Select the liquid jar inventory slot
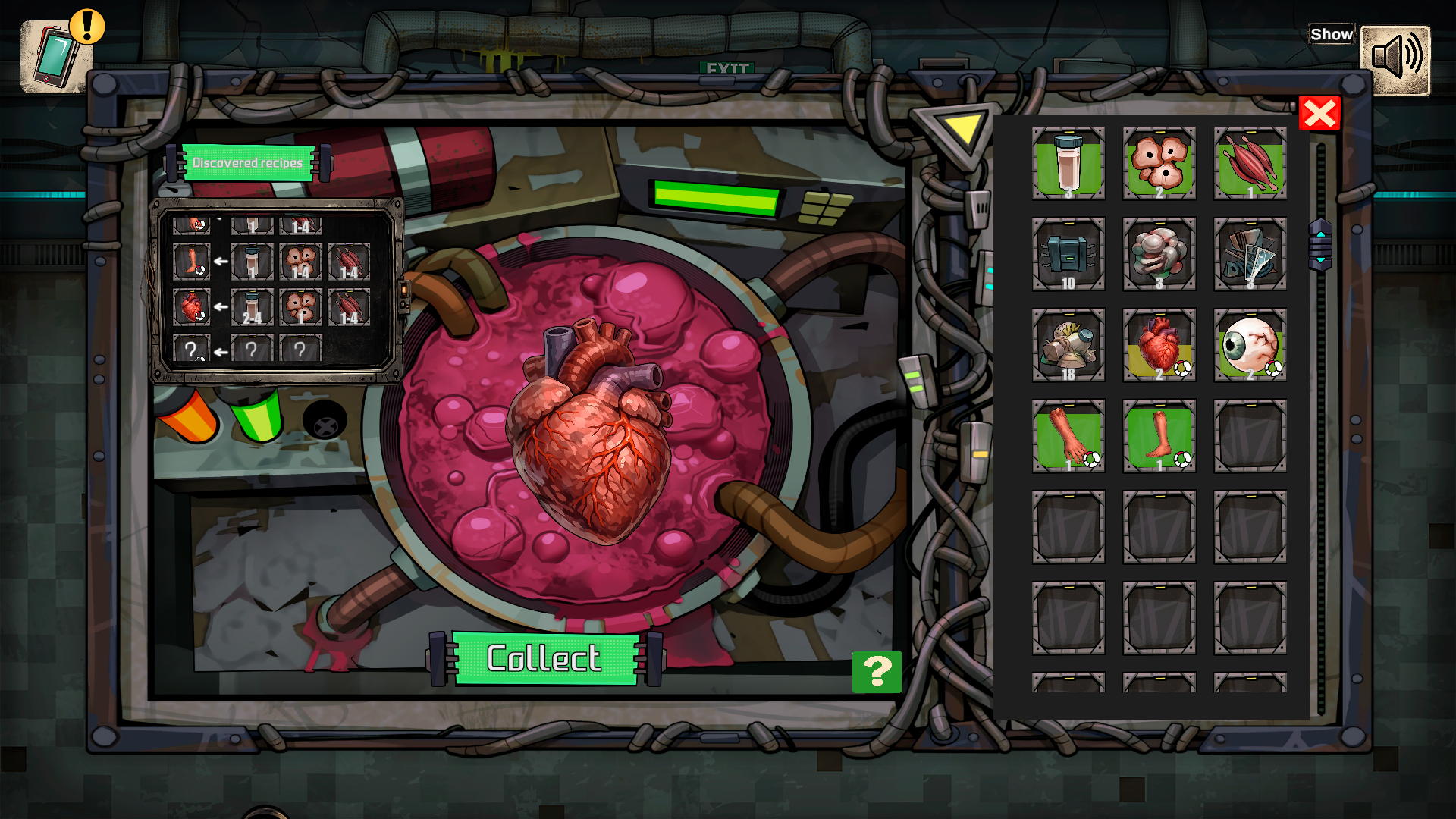This screenshot has height=819, width=1456. 1068,163
